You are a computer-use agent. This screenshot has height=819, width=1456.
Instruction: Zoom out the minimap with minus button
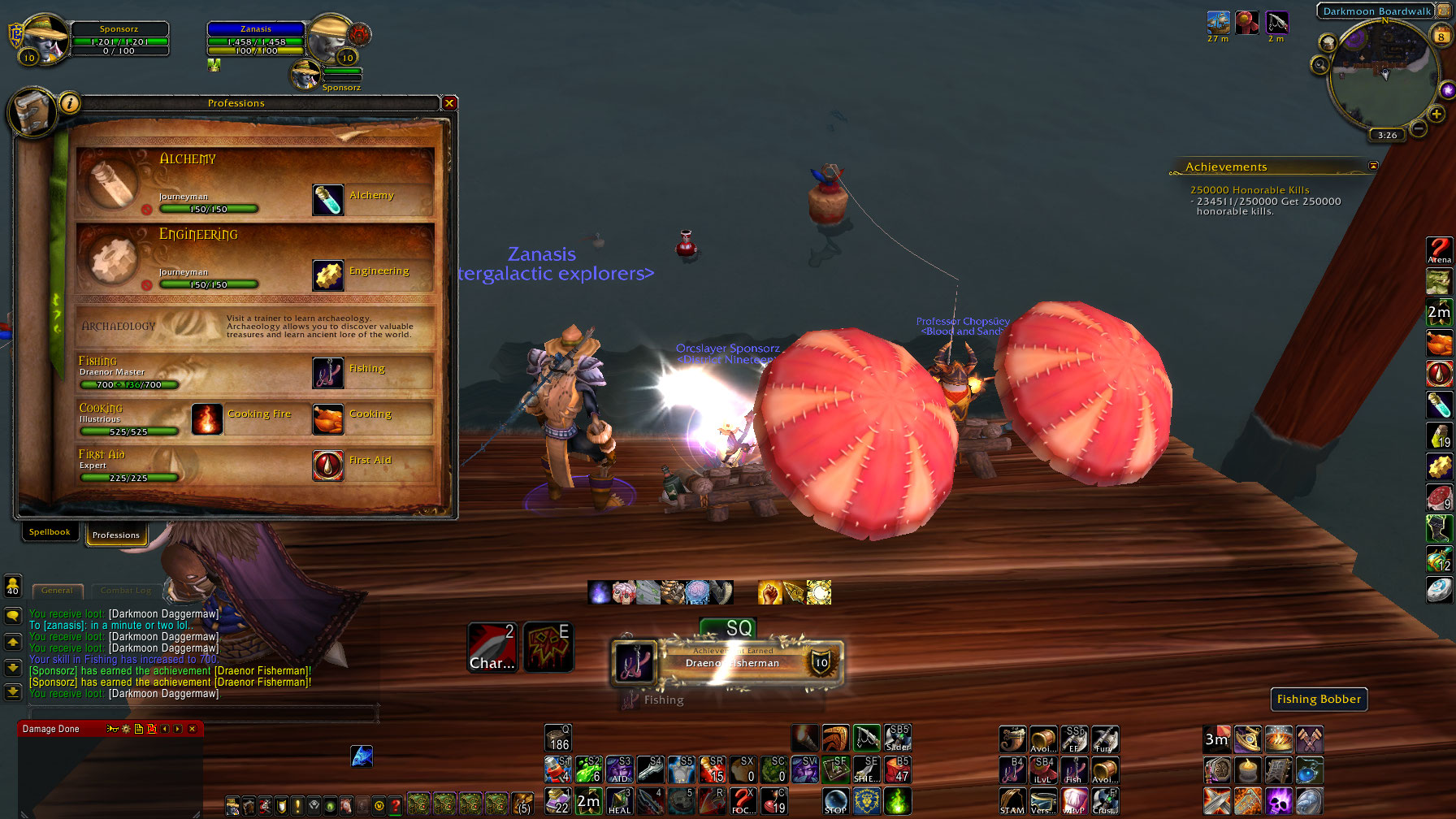[1419, 128]
